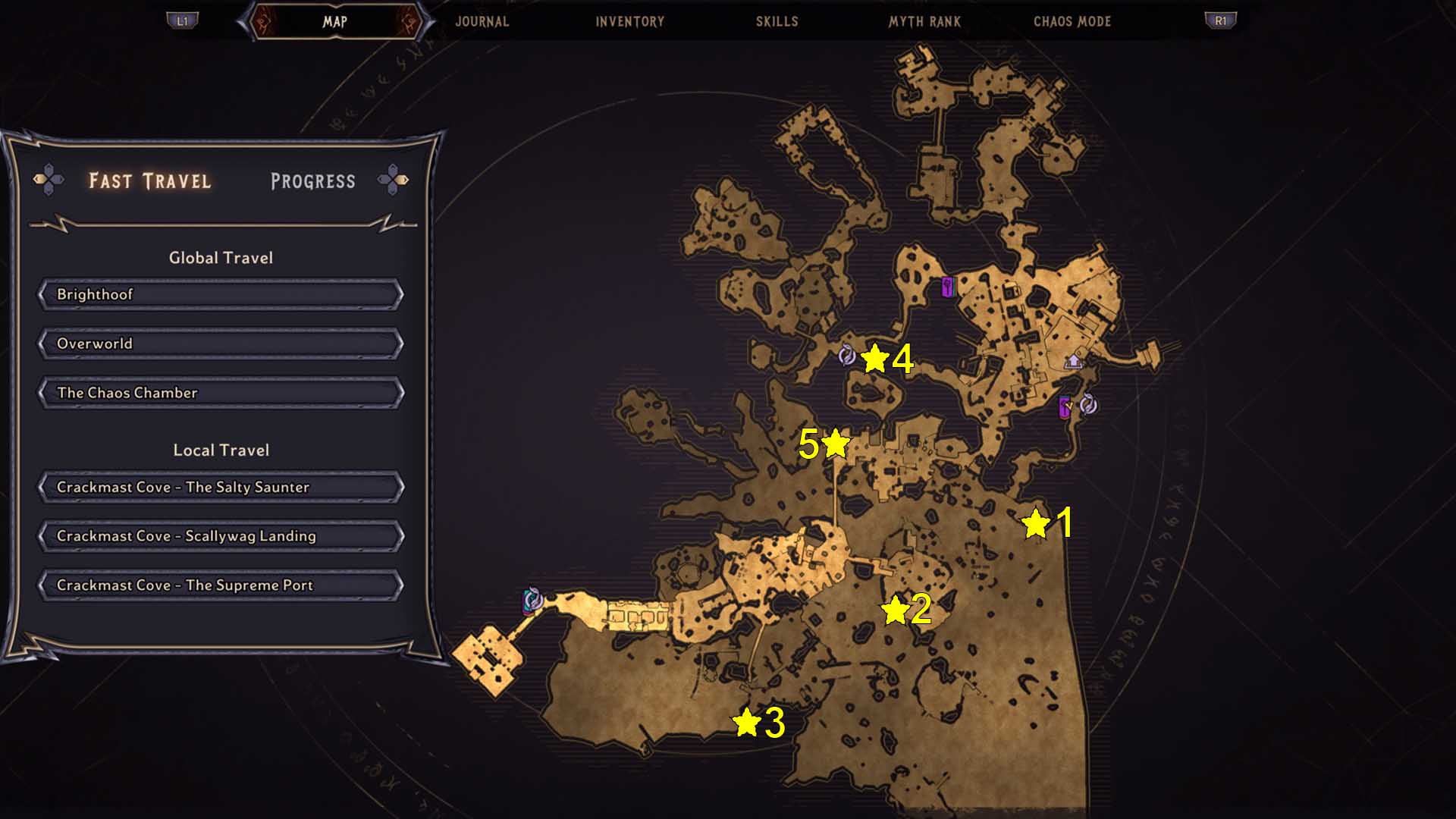Show the Myth Rank tab
Screen dimensions: 1456x819
tap(924, 21)
